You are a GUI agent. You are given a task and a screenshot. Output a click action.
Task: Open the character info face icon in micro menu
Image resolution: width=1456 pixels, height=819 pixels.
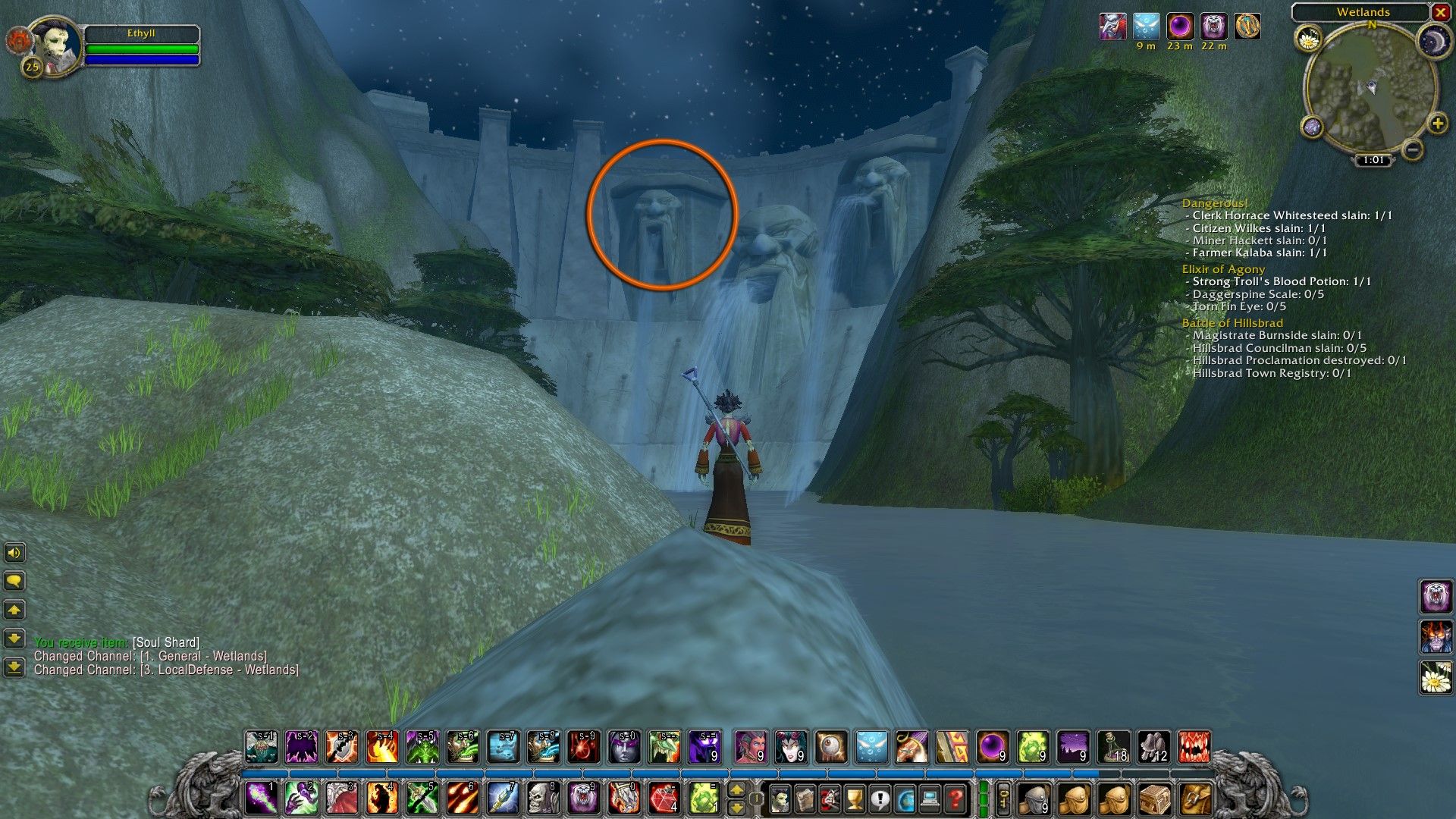coord(780,798)
